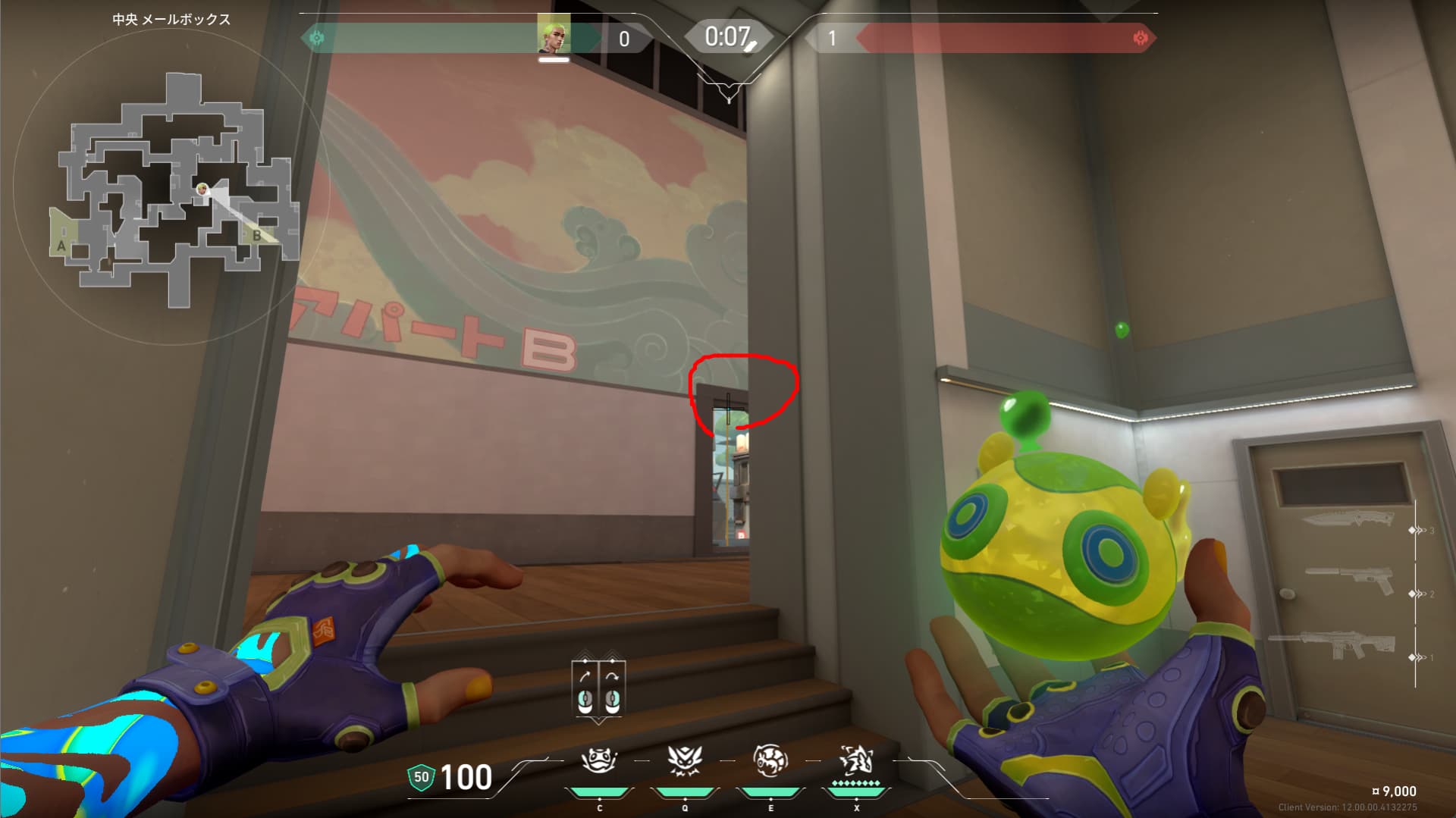Click the red team emblem
This screenshot has width=1456, height=818.
[x=1140, y=38]
